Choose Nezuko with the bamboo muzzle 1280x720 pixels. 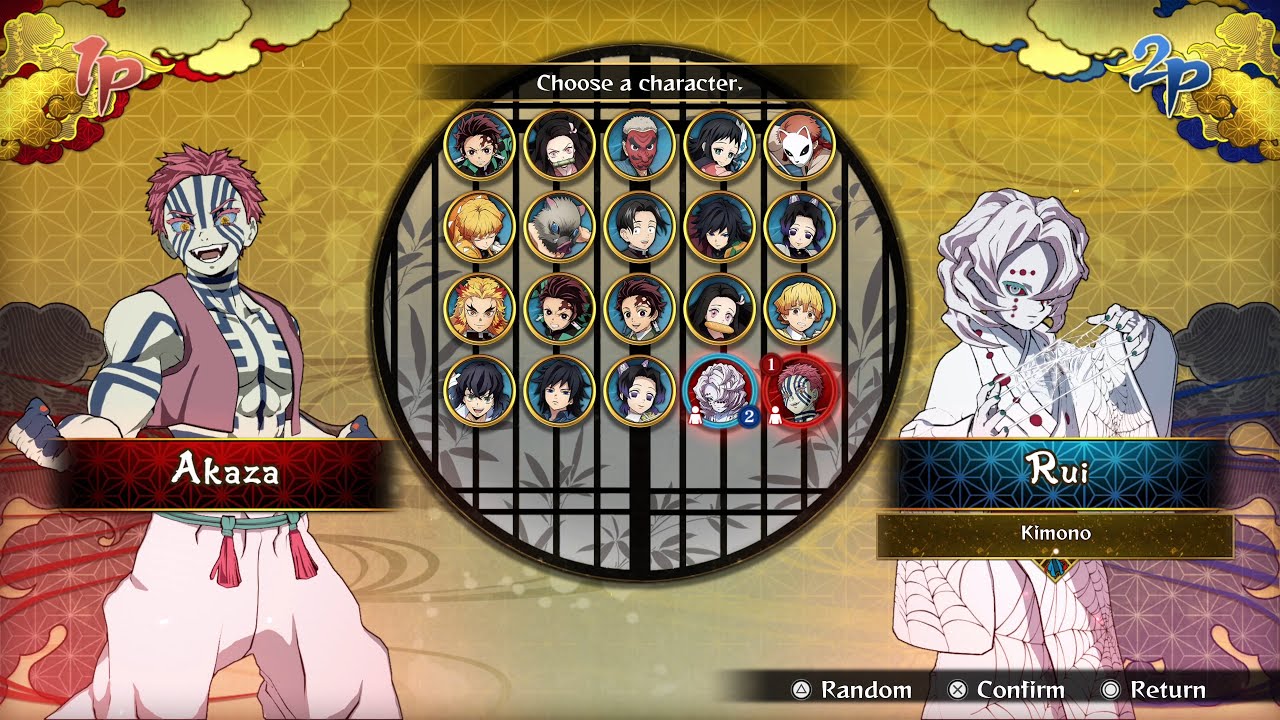tap(559, 145)
